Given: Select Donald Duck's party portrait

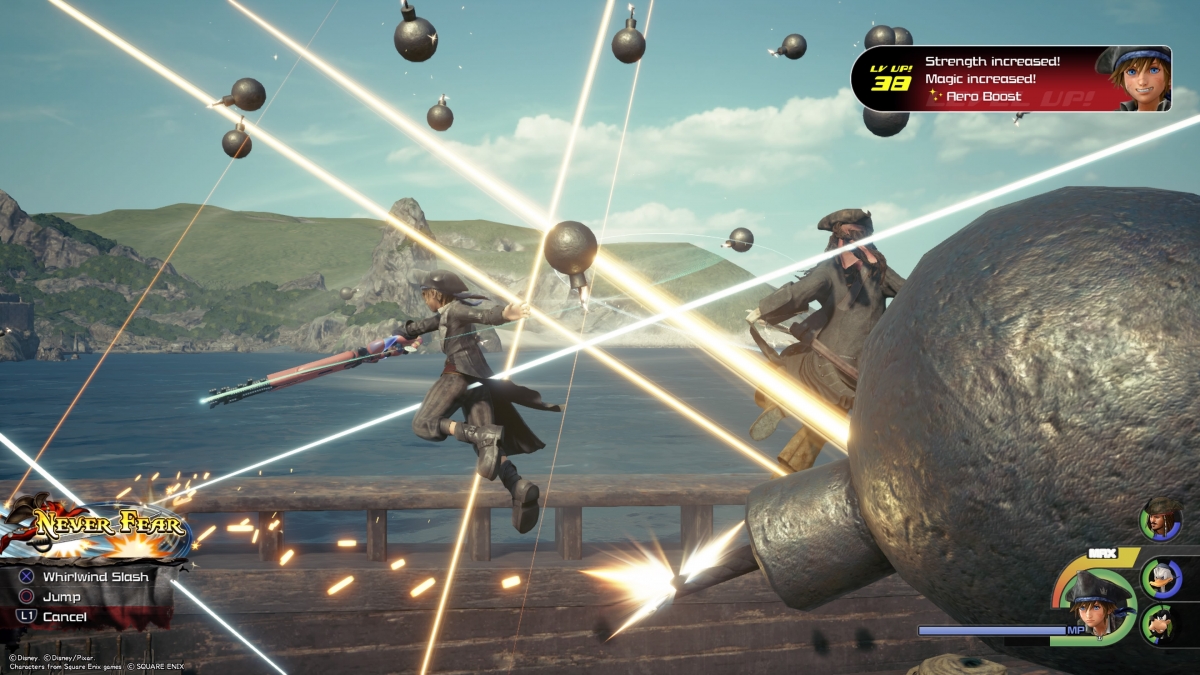Looking at the screenshot, I should 1162,577.
